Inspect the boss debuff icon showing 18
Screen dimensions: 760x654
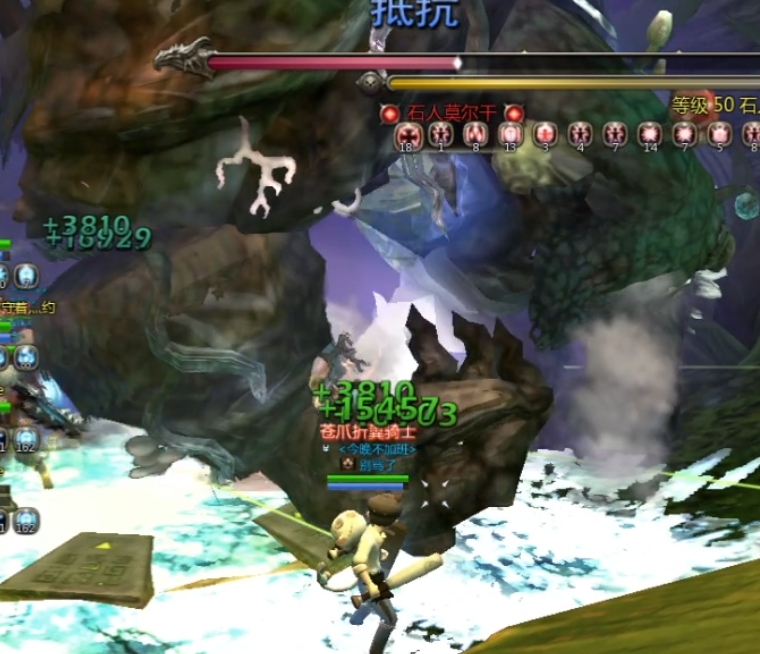407,134
